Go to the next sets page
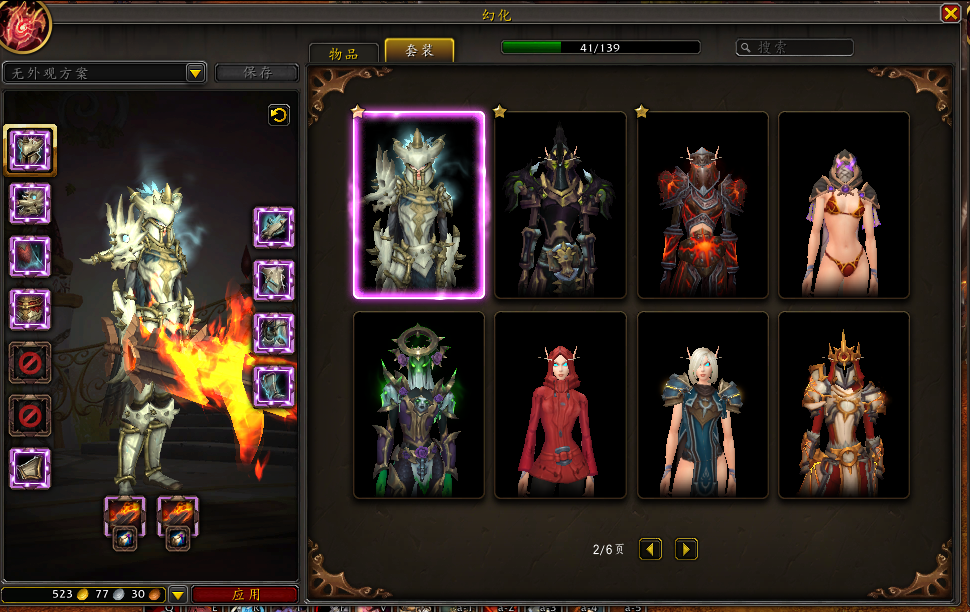Image resolution: width=970 pixels, height=612 pixels. click(686, 549)
